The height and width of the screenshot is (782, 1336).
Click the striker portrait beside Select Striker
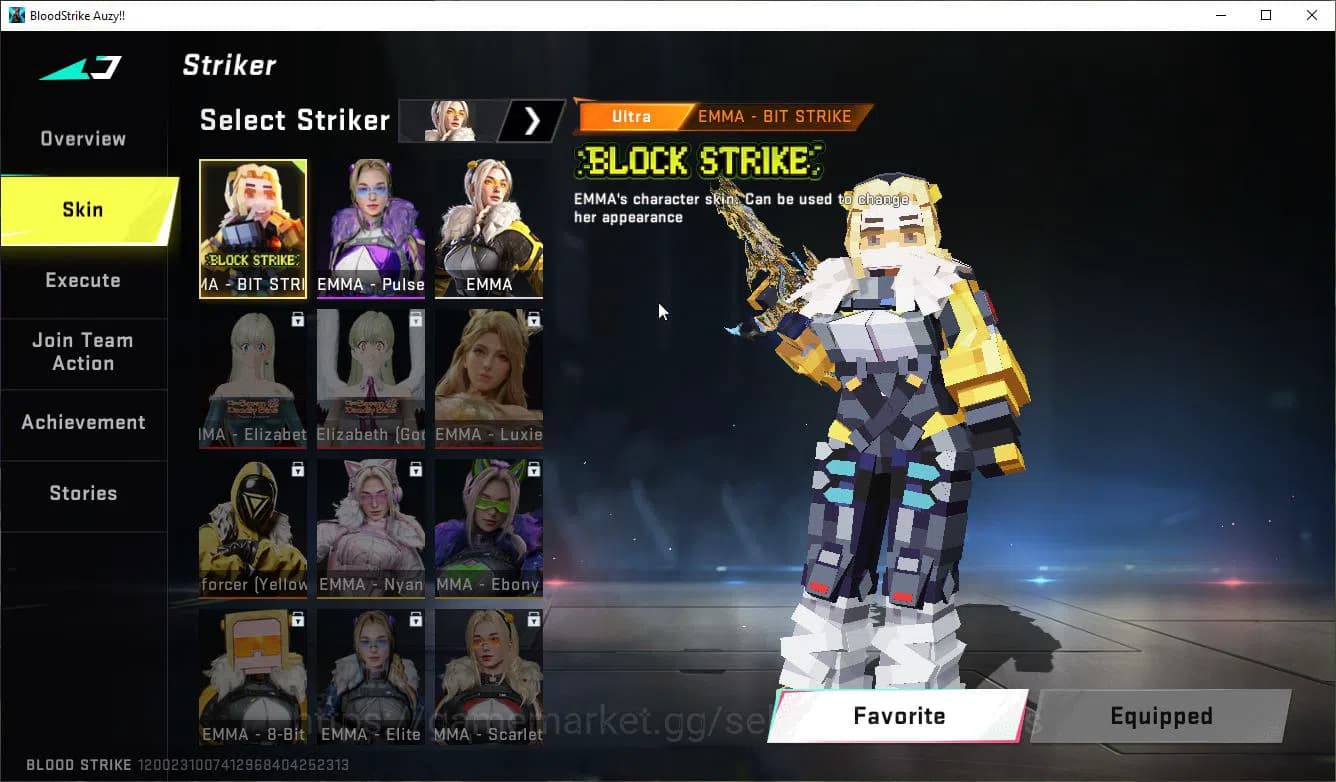point(448,120)
